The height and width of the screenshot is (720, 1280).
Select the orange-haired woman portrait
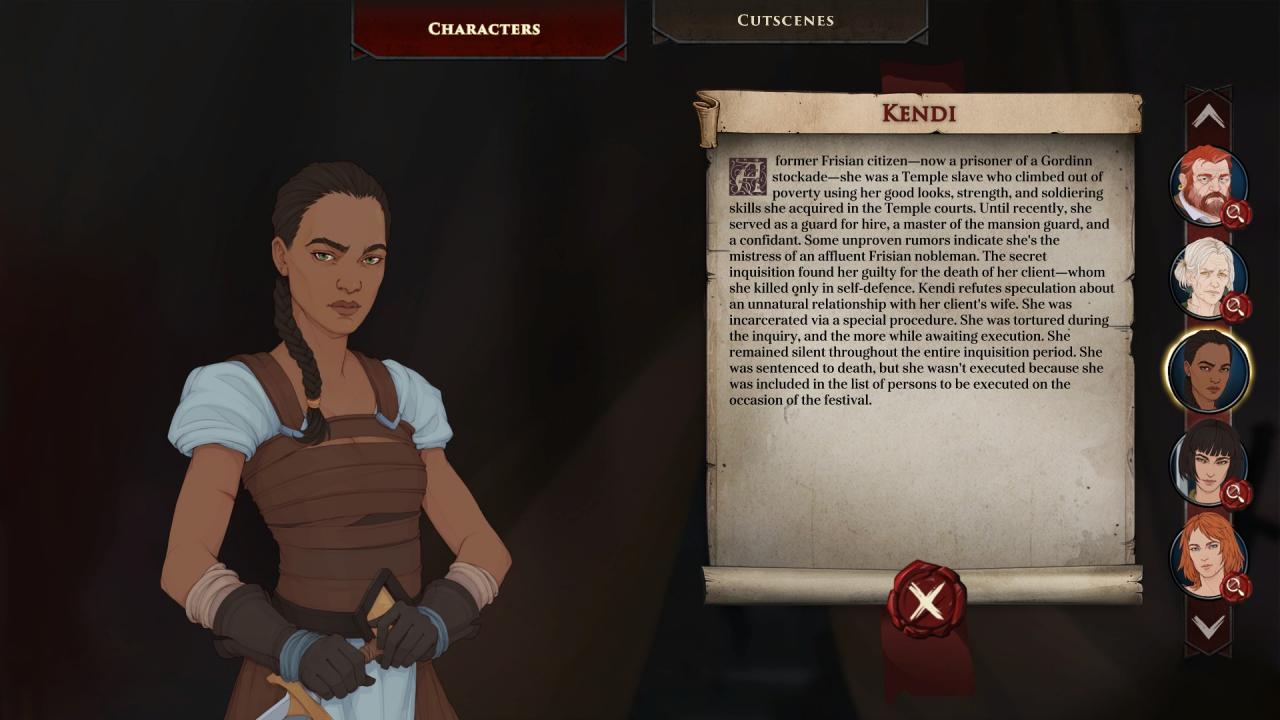pos(1207,555)
